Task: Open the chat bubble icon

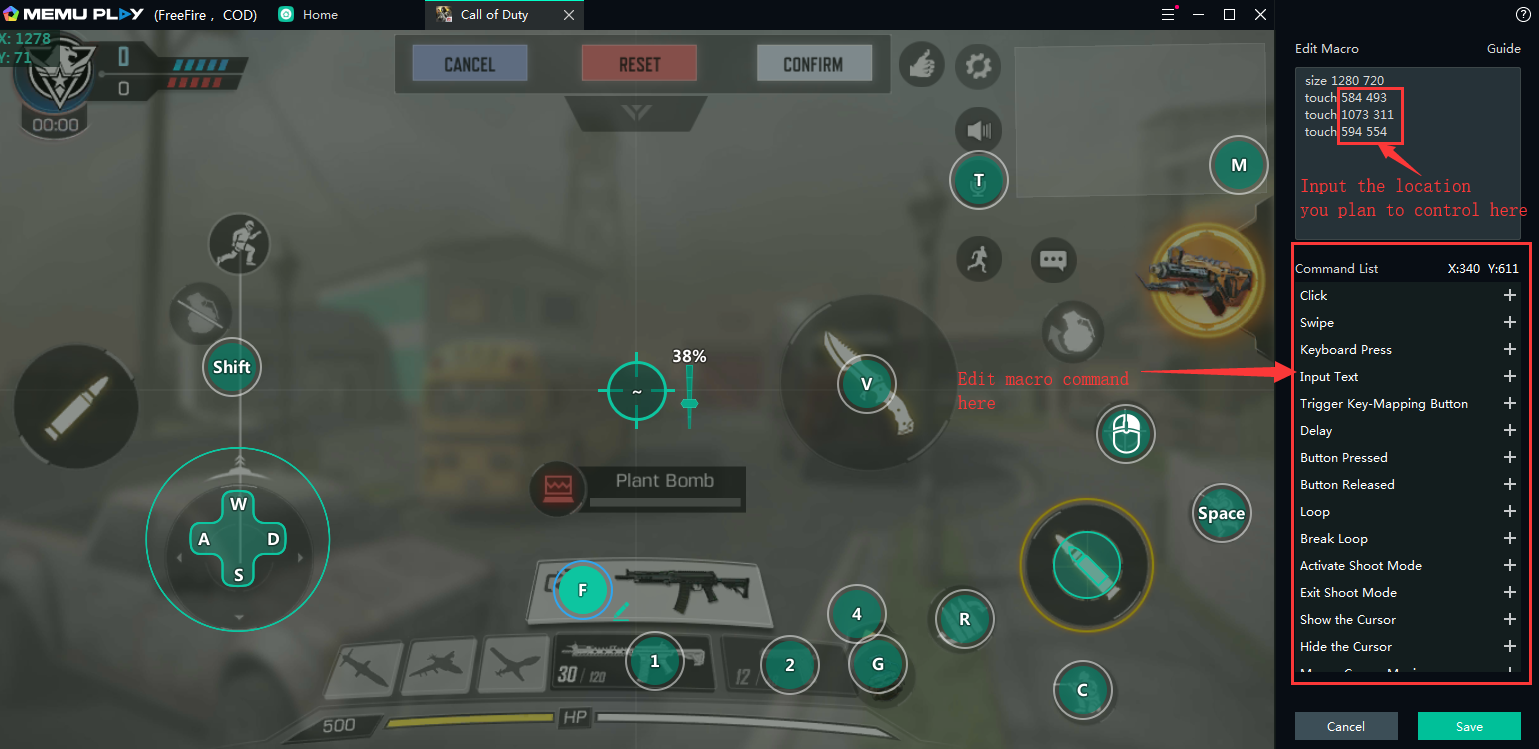Action: [1053, 260]
